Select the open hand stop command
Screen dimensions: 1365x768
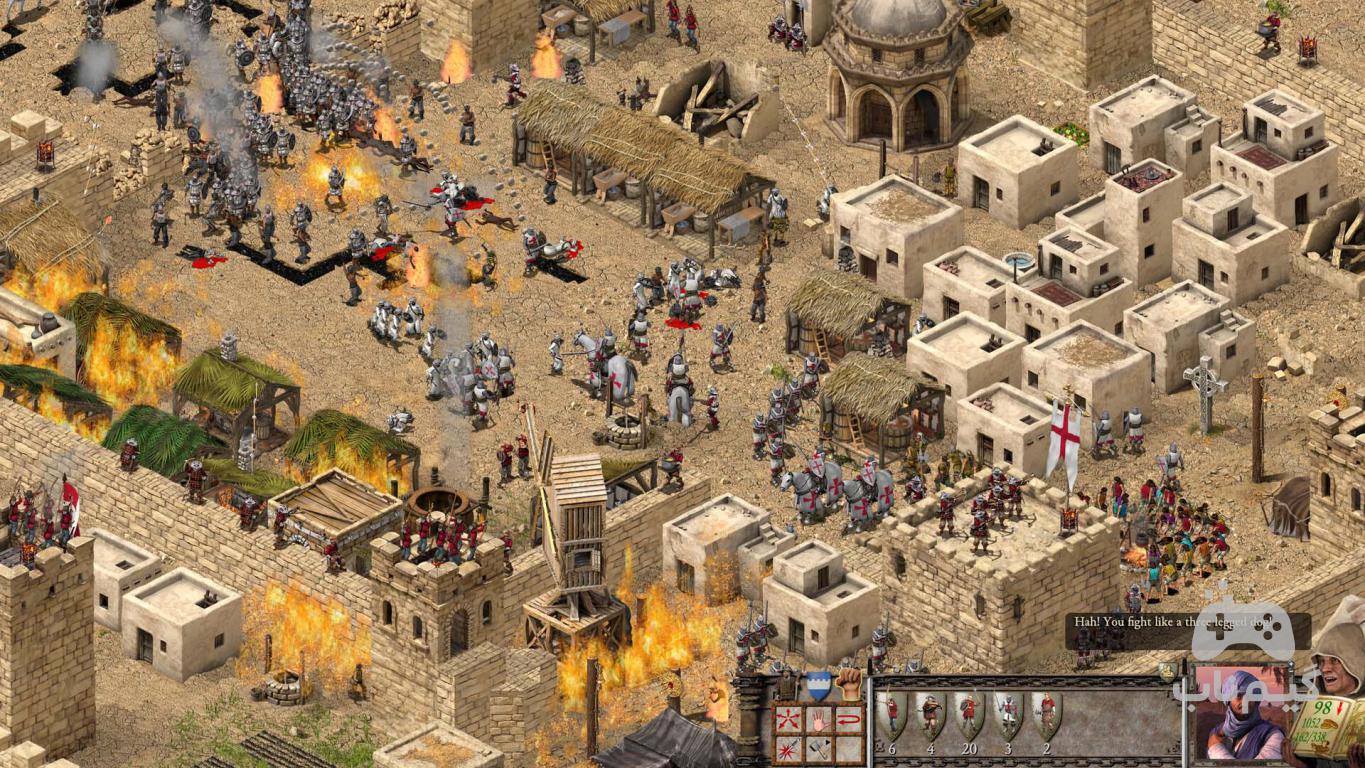pos(819,719)
